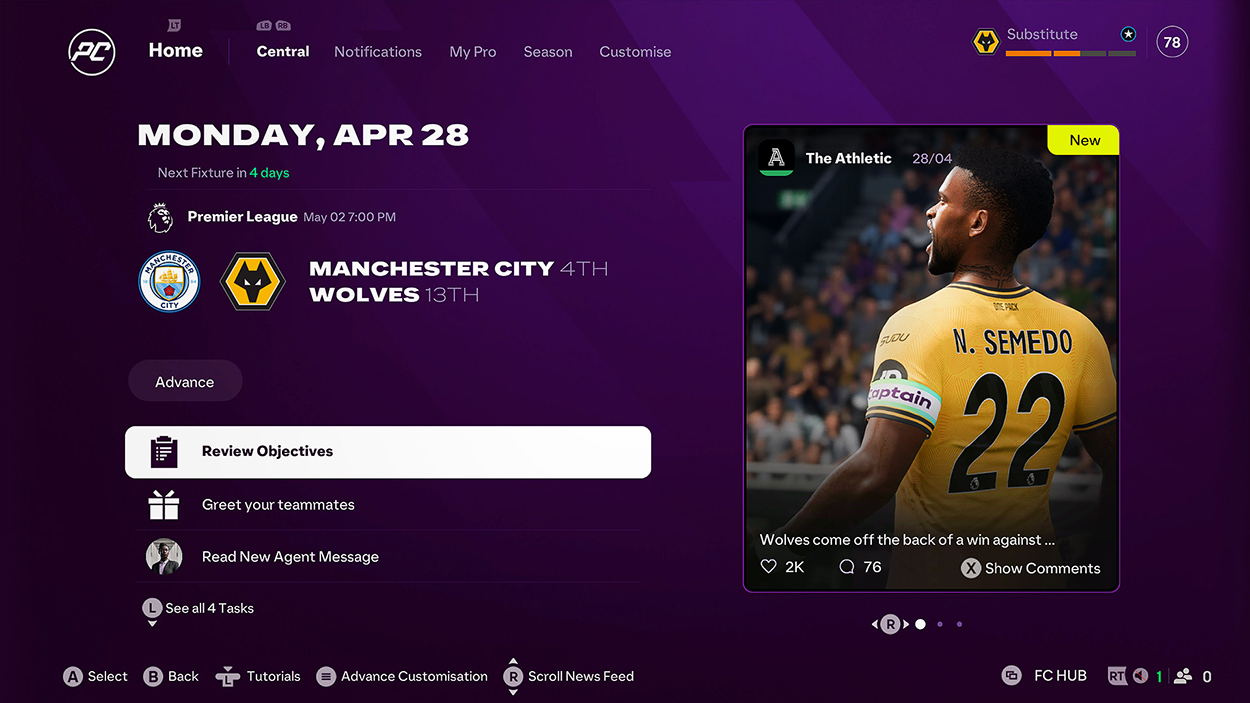Screen dimensions: 1250x703
Task: Click the Player Career logo icon
Action: click(x=92, y=52)
